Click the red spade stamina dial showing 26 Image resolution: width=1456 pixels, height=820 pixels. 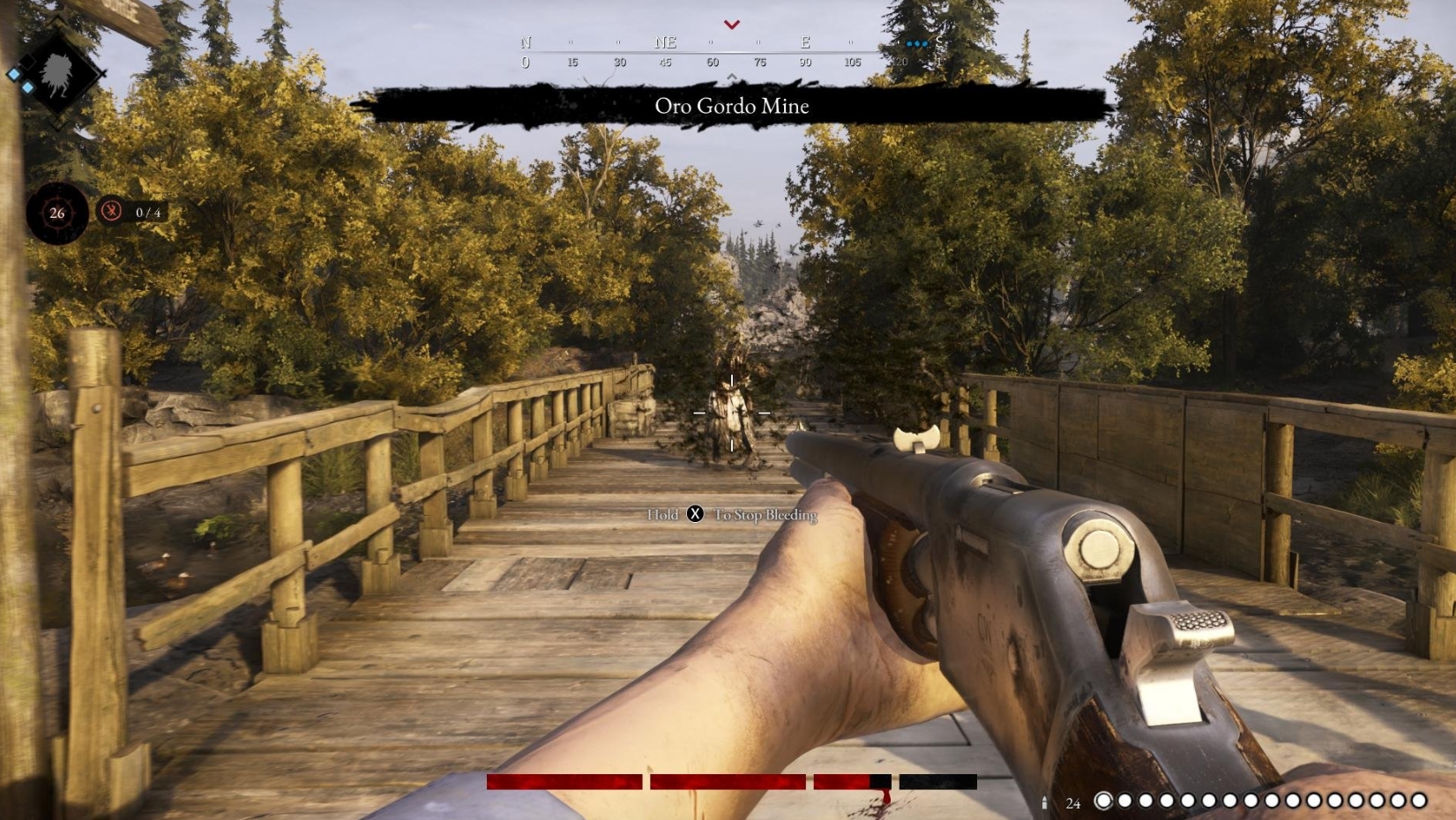coord(56,212)
